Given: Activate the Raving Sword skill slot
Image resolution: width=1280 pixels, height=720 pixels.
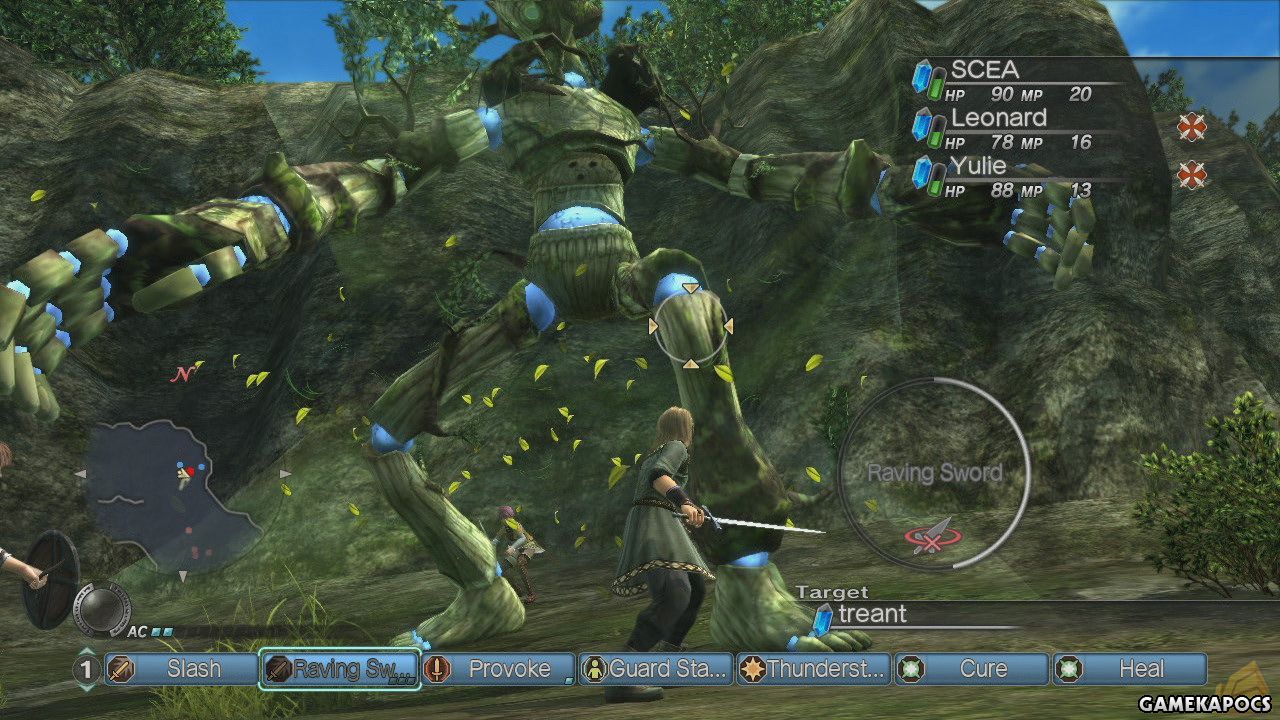Looking at the screenshot, I should (x=338, y=669).
